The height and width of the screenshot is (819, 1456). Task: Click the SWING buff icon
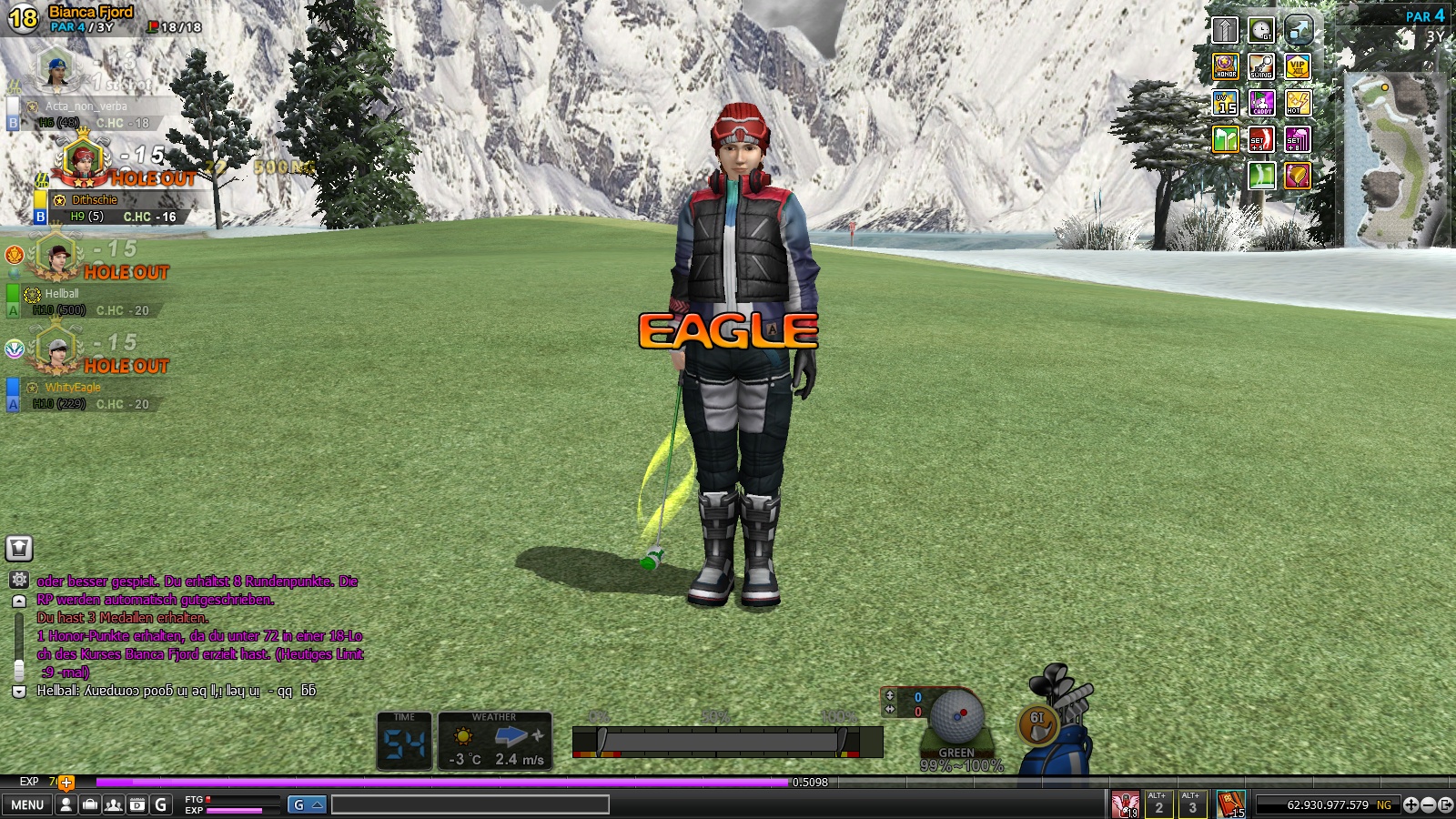[1261, 66]
